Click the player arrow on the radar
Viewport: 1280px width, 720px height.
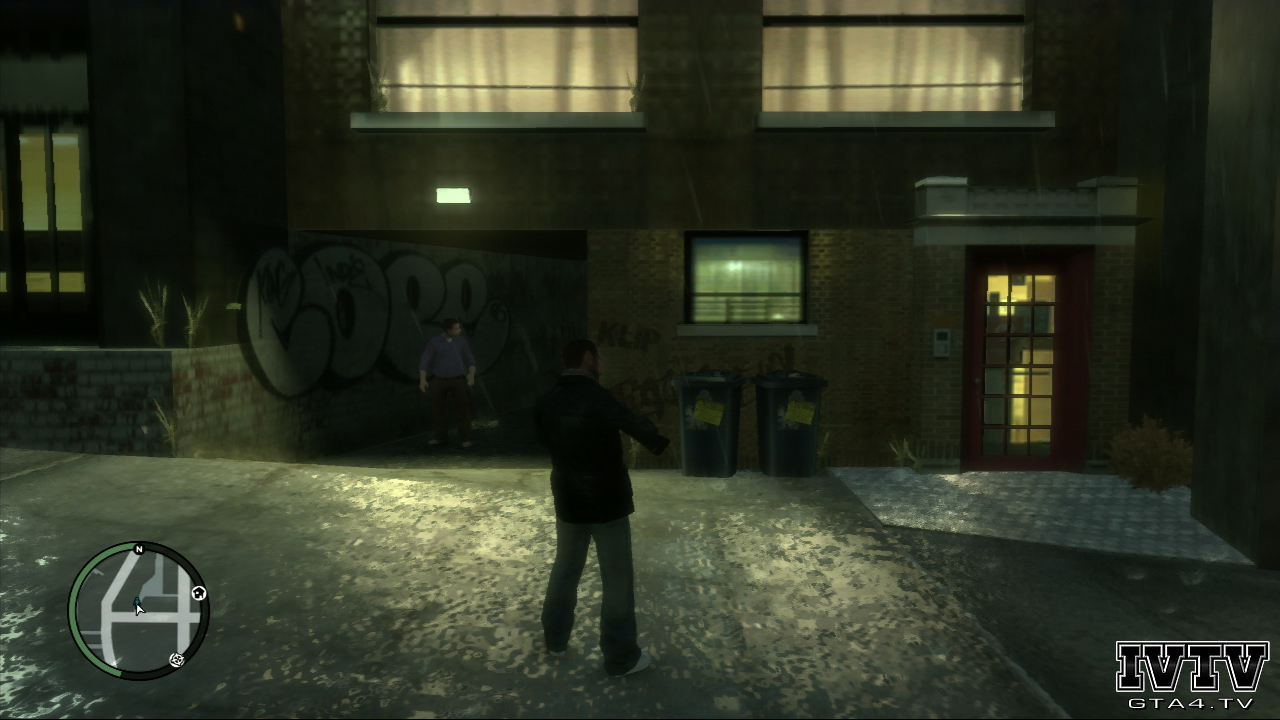pos(140,609)
